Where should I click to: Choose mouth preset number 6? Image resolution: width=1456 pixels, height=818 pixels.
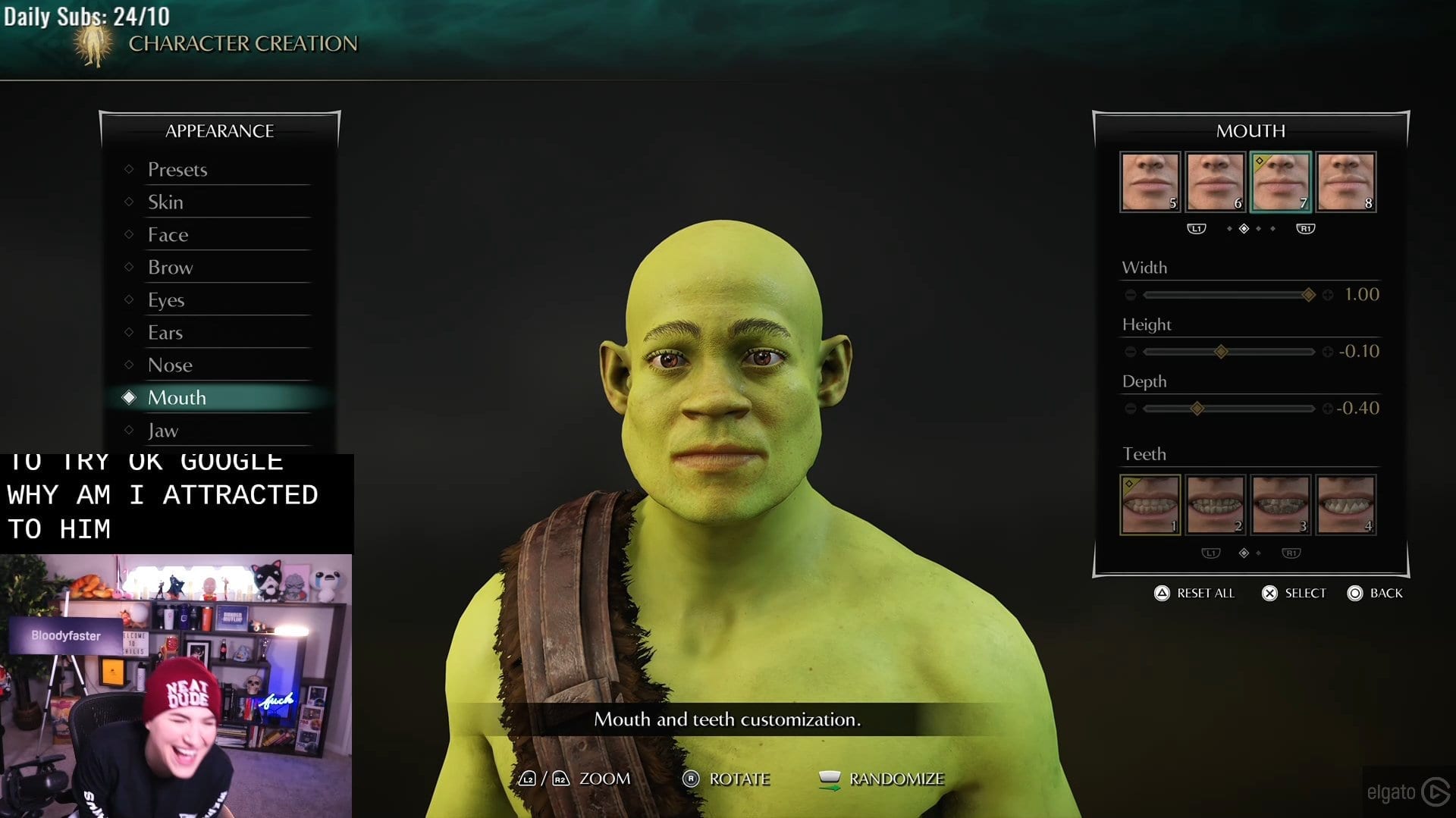tap(1215, 182)
